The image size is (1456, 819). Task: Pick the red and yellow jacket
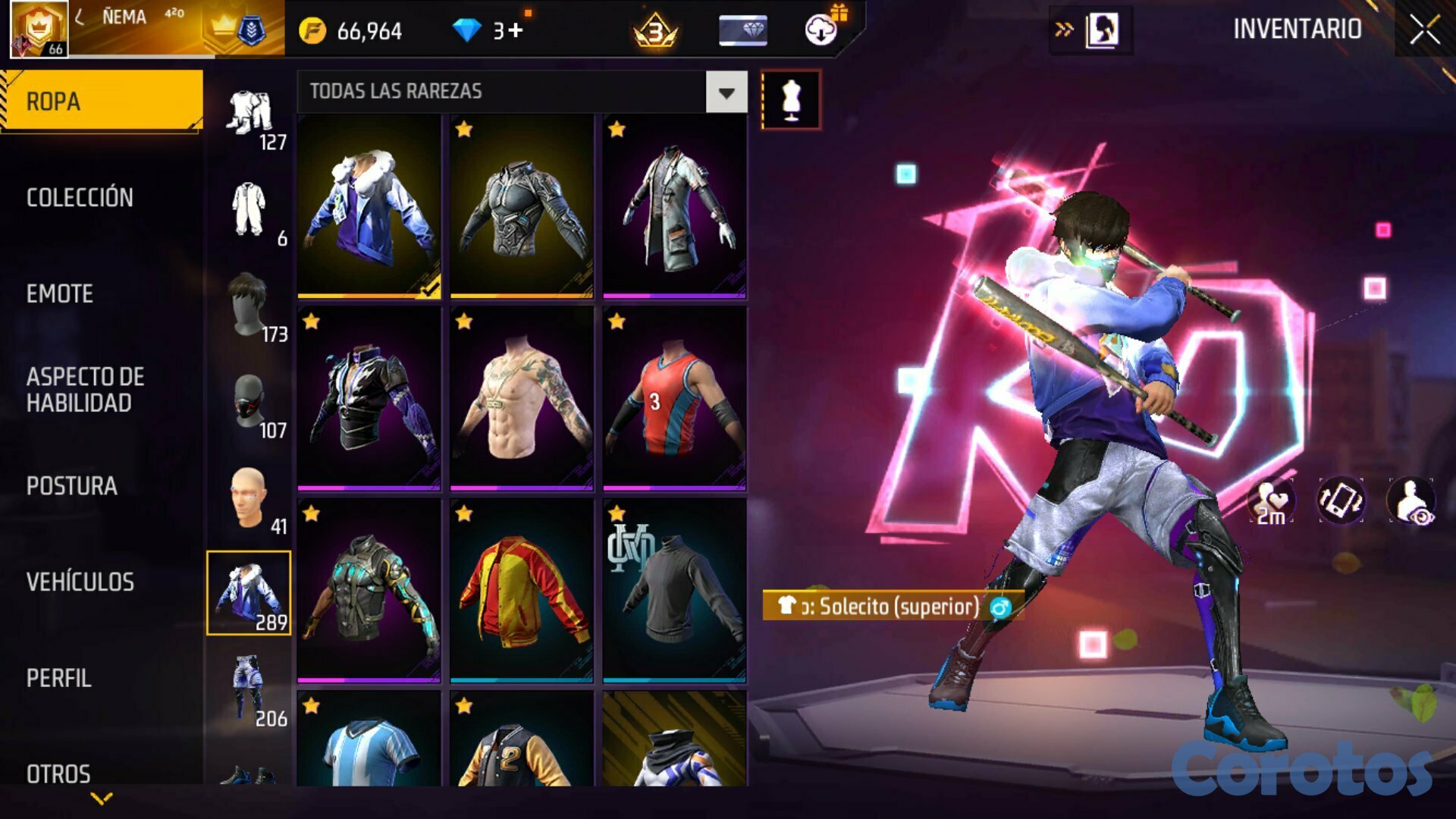click(x=521, y=590)
